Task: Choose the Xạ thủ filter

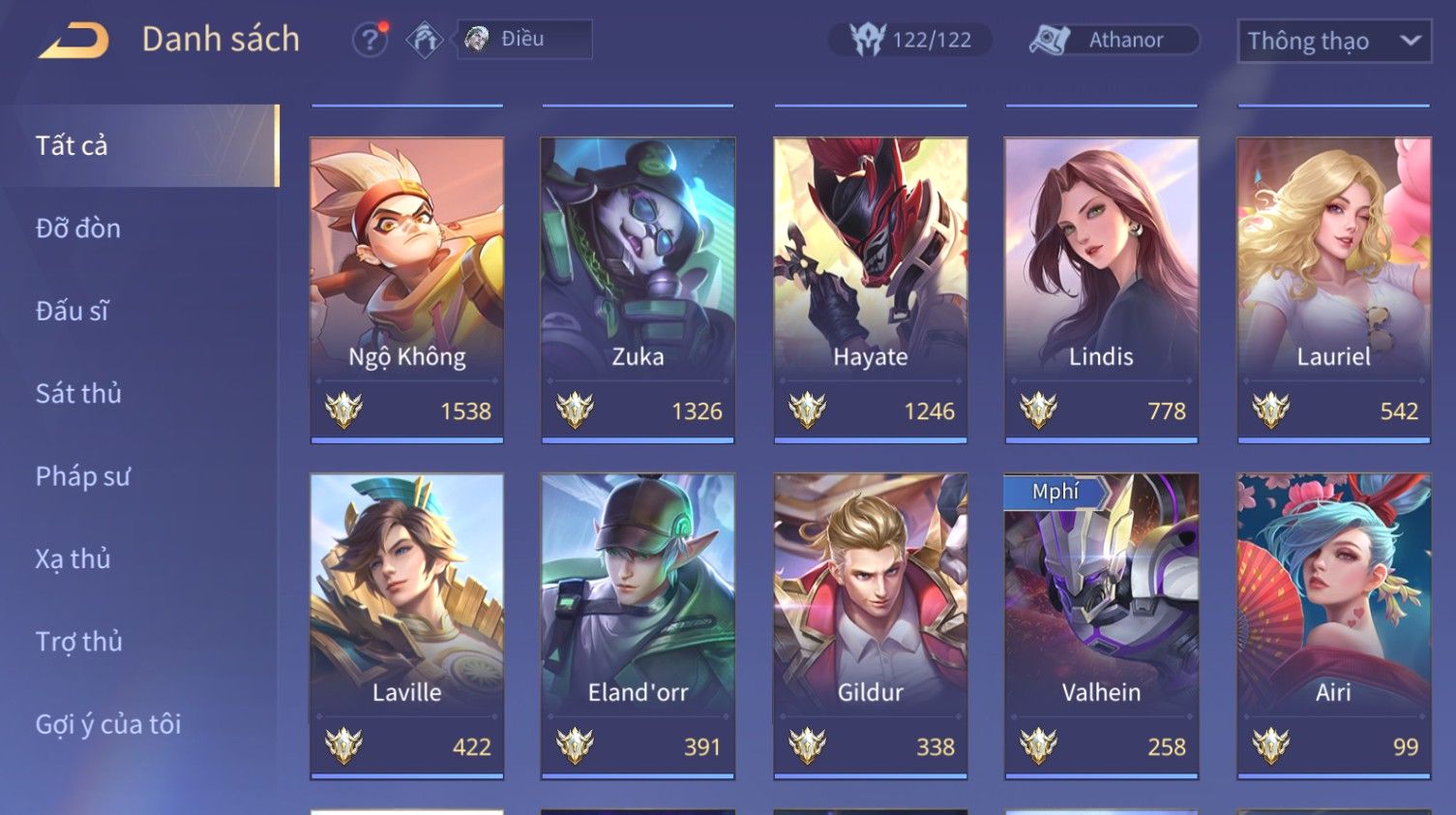Action: tap(73, 558)
